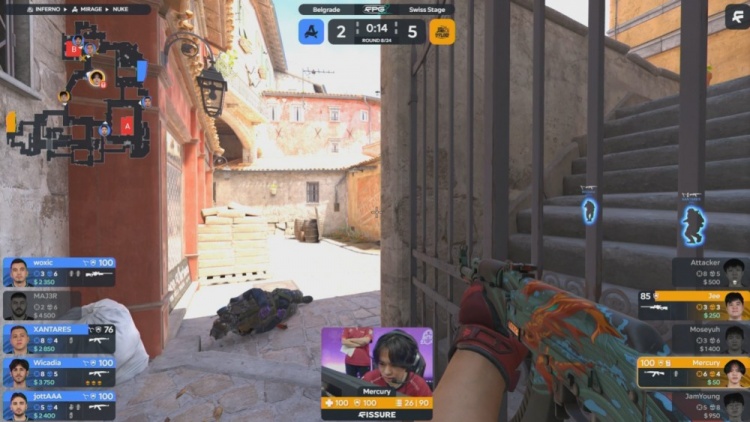Choose Jee's highlighted player card
This screenshot has height=422, width=750.
point(693,304)
